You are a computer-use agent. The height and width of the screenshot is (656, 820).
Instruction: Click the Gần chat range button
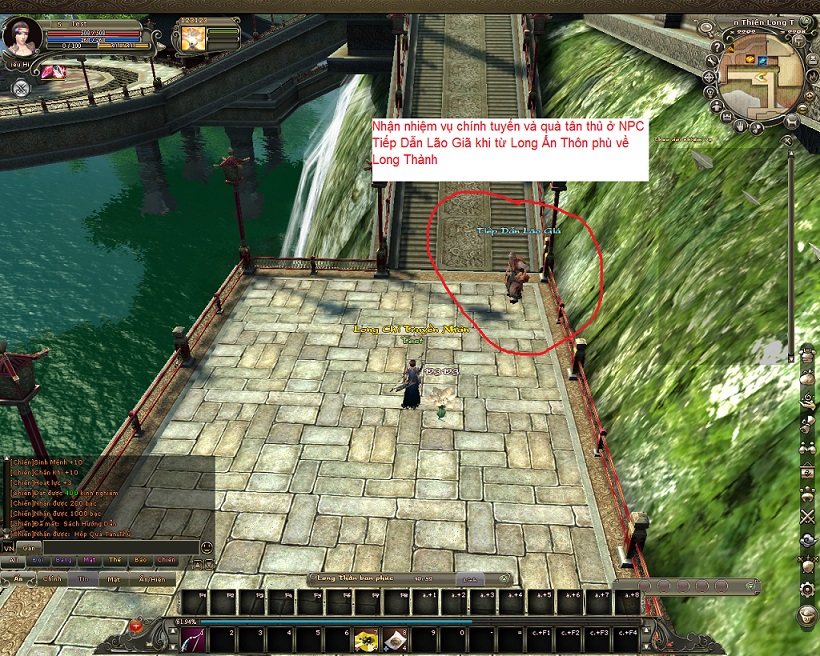tap(28, 548)
